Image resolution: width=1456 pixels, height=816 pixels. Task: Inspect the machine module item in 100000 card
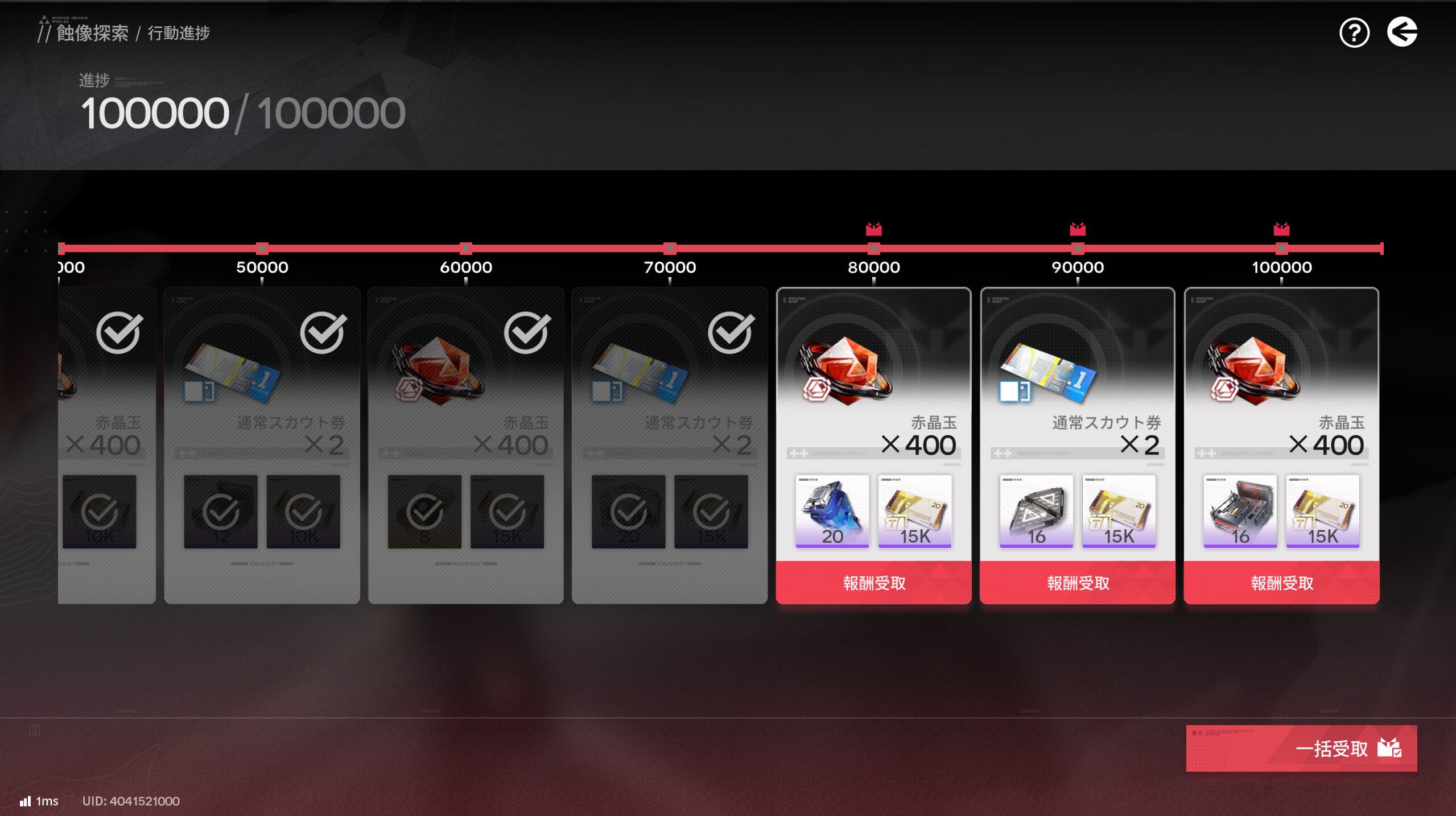point(1240,511)
